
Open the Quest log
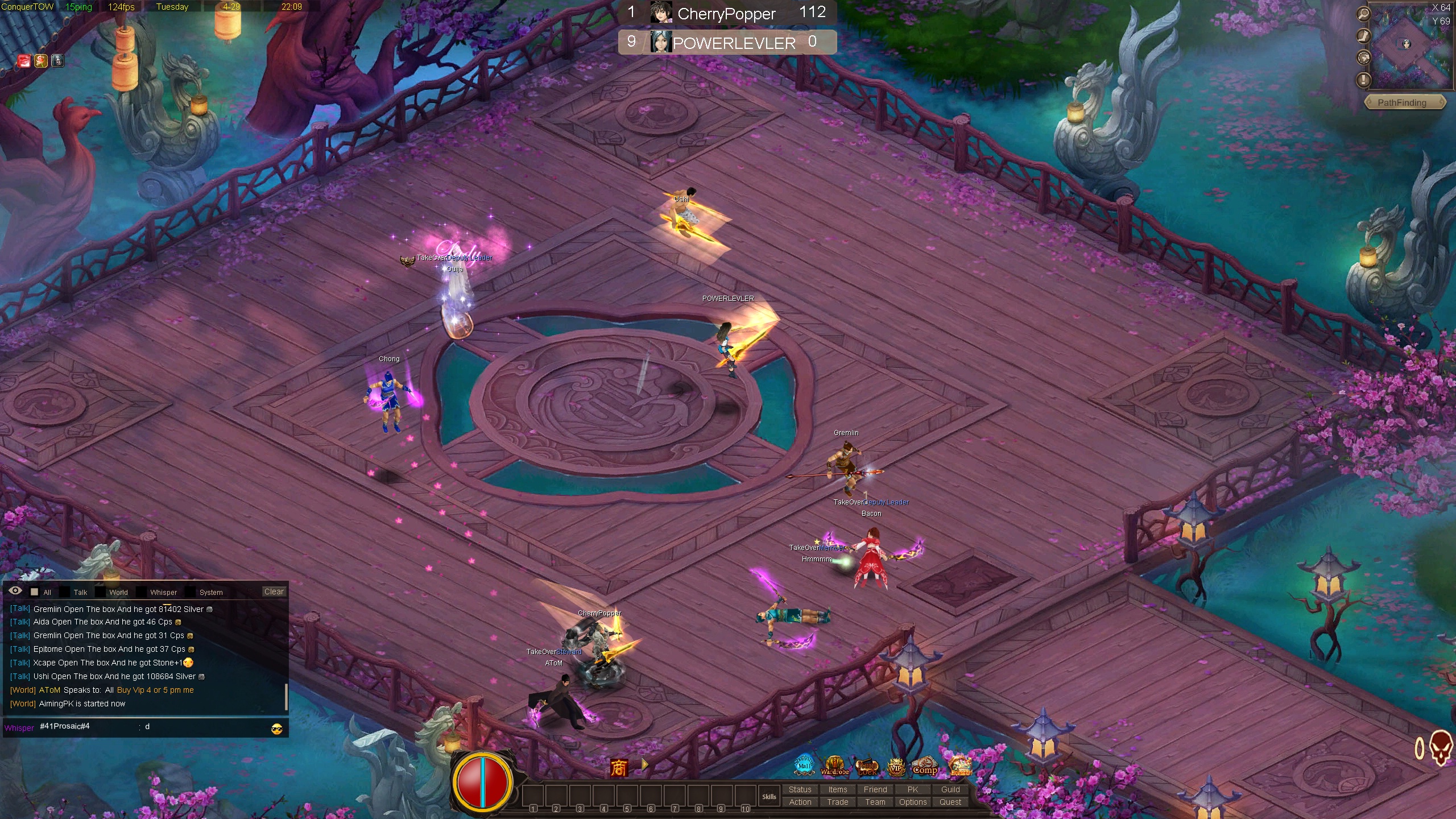tap(950, 802)
